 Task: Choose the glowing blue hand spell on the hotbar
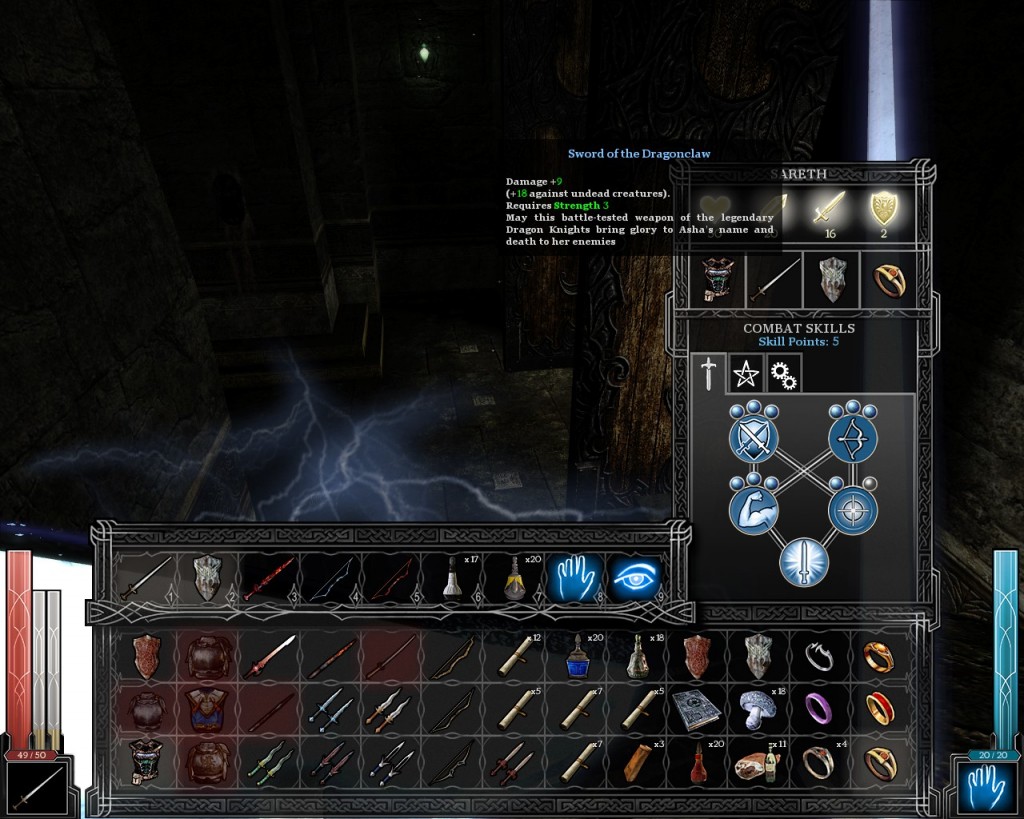(x=572, y=578)
